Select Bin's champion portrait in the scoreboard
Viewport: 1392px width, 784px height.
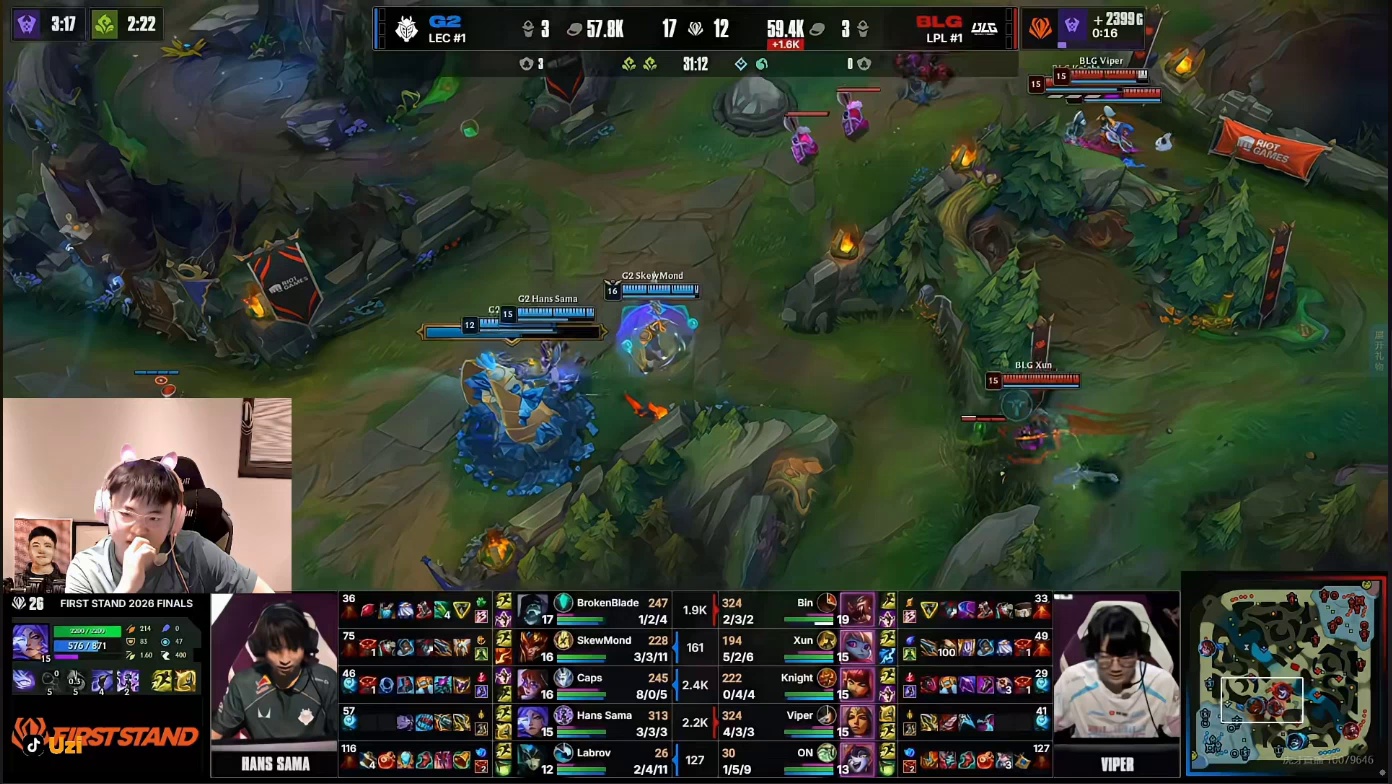[x=857, y=609]
